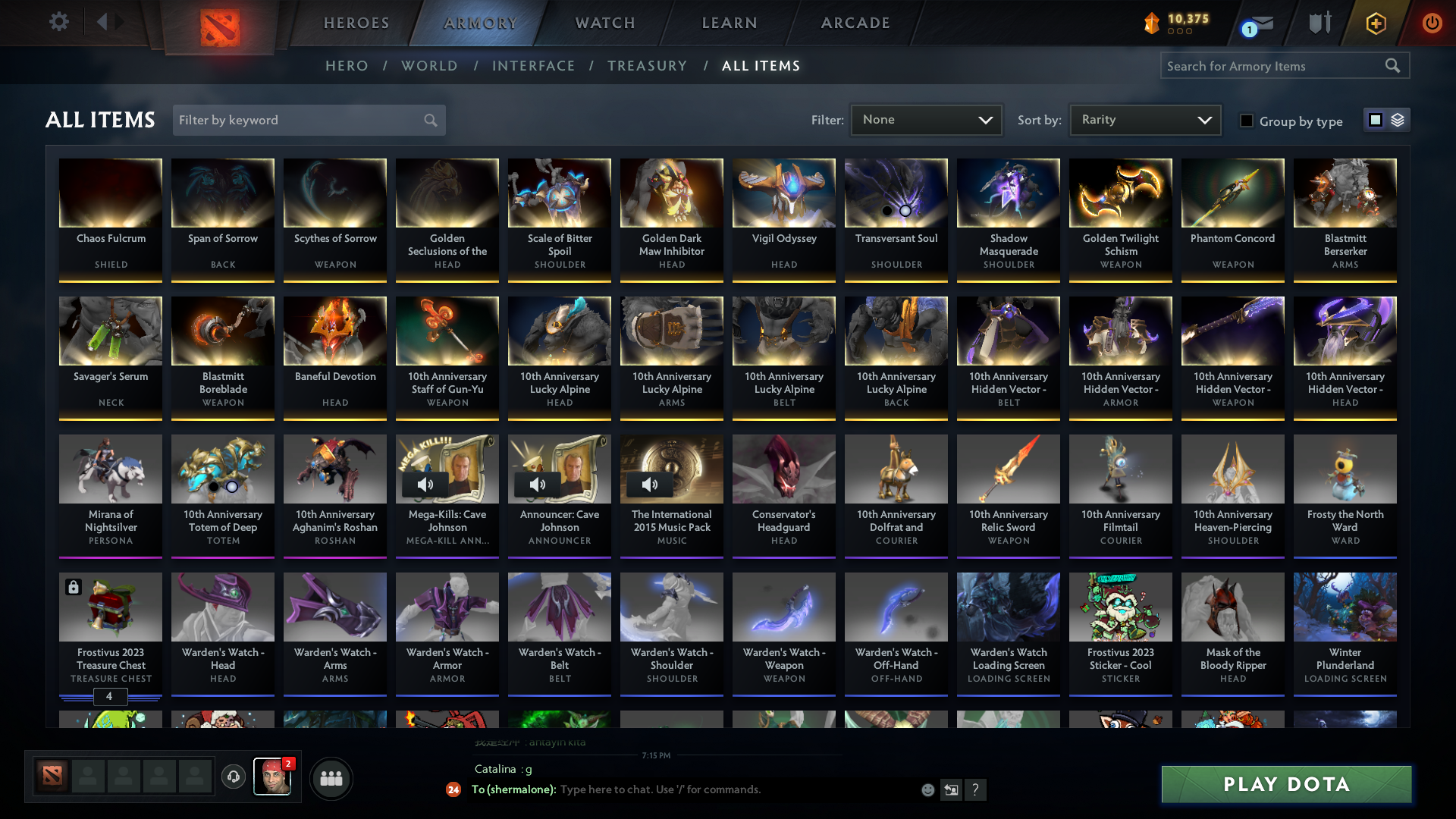Click the PLAY DOTA button

pos(1285,784)
